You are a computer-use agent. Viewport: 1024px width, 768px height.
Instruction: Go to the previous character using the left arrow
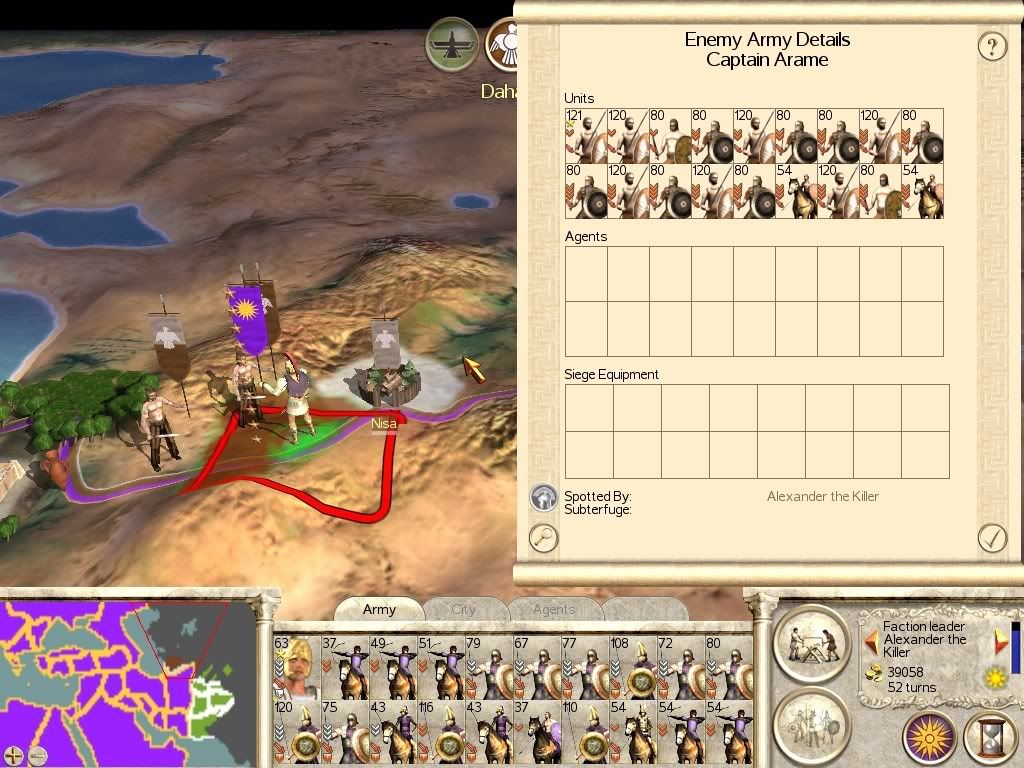coord(870,640)
